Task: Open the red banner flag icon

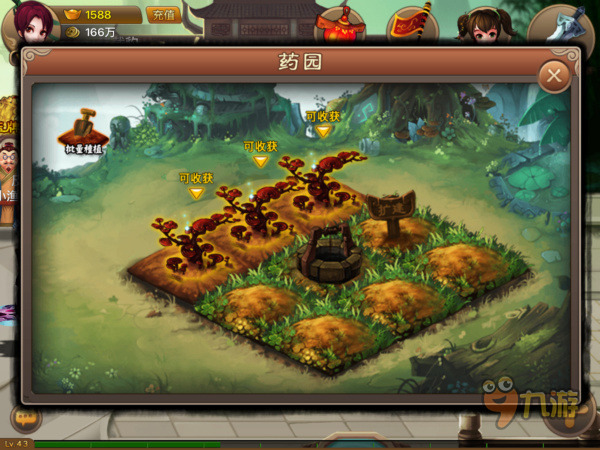Action: coord(410,22)
